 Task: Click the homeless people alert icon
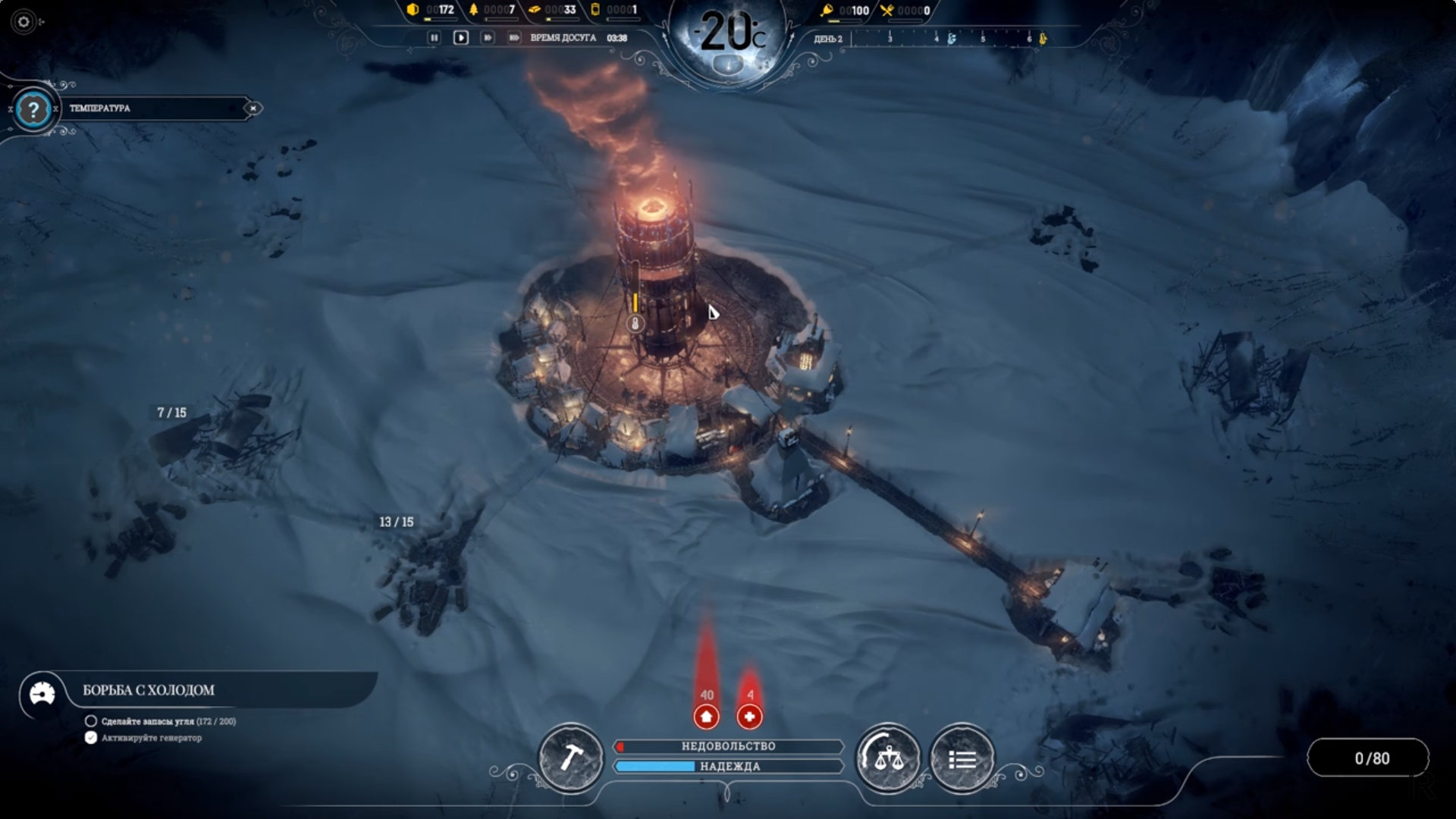point(706,716)
